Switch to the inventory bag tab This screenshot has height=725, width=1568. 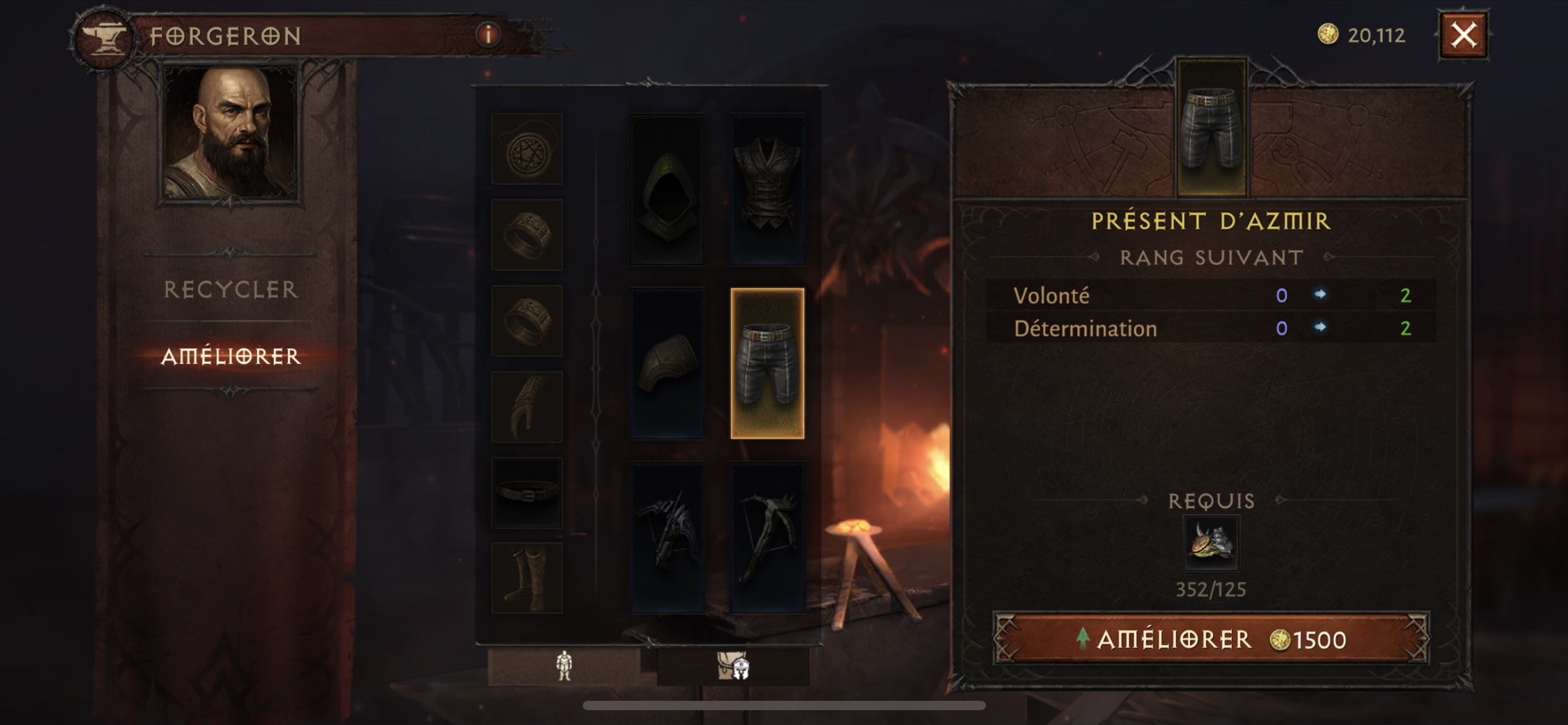pyautogui.click(x=733, y=667)
